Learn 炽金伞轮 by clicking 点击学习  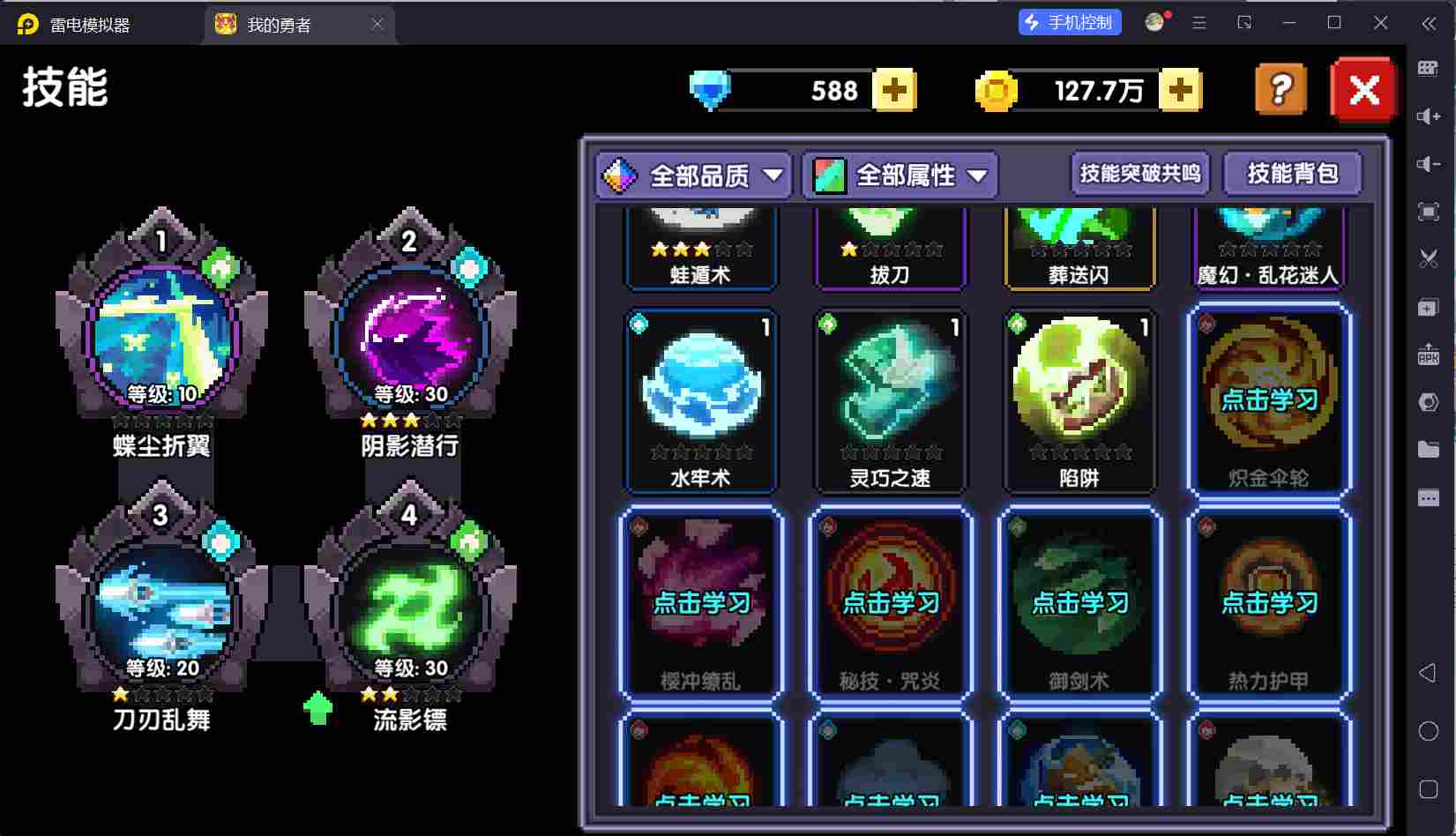[1267, 399]
